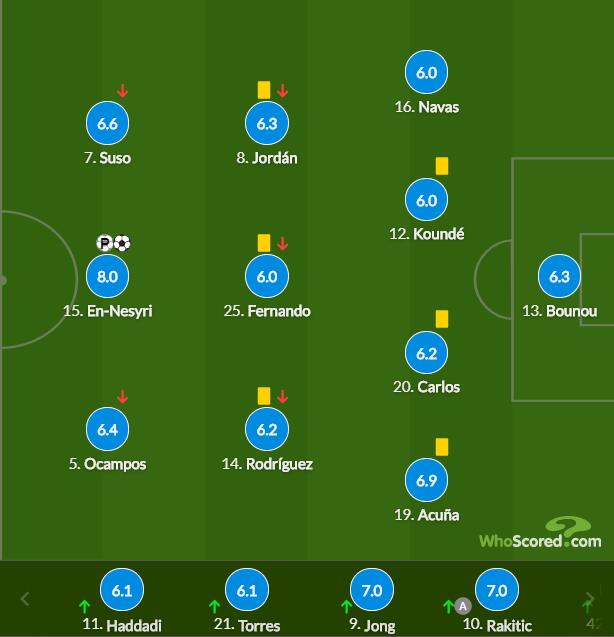Select goalkeeper Bounou's 6.3 rating
Image resolution: width=614 pixels, height=637 pixels.
559,277
